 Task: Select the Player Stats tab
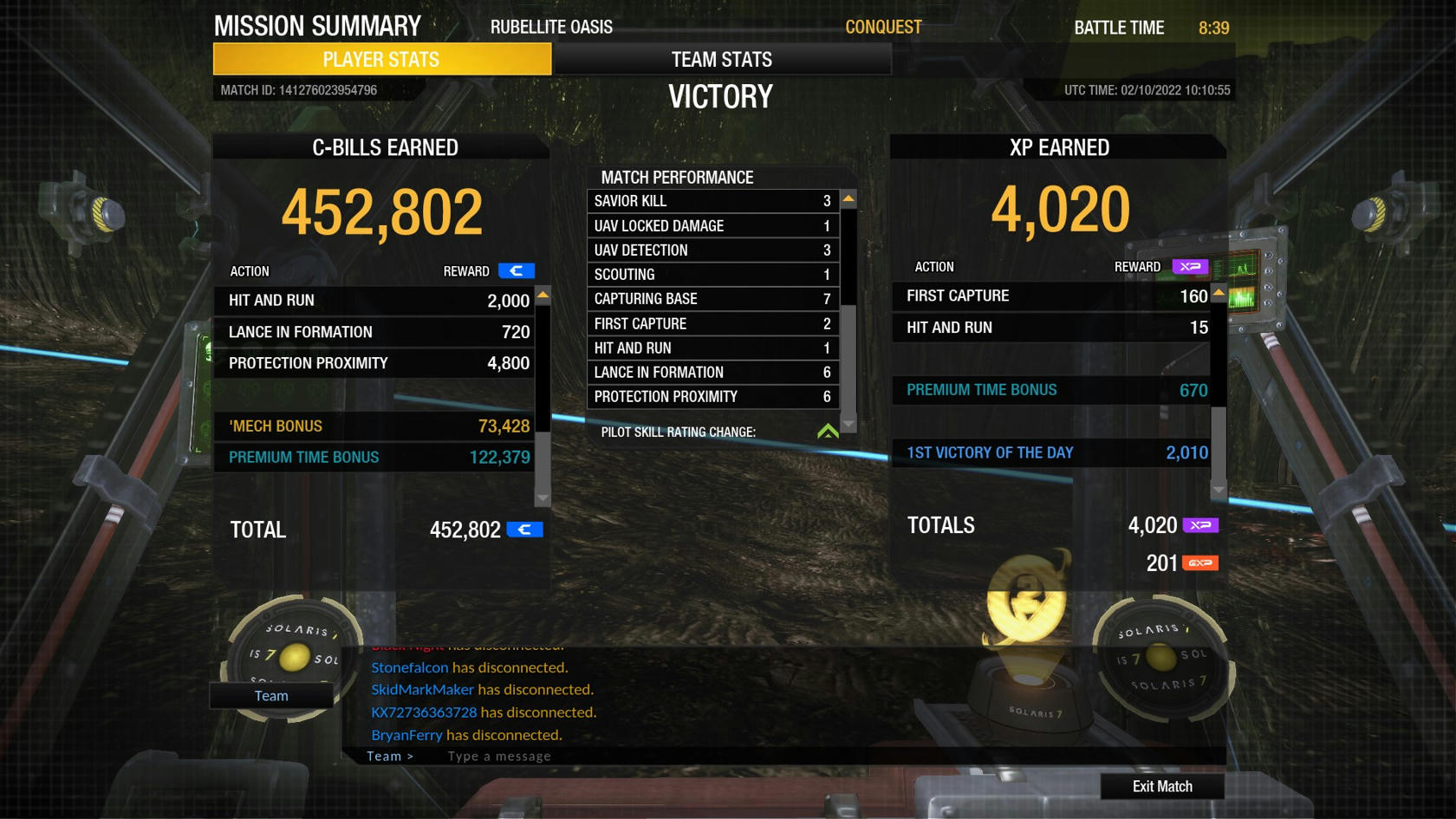tap(381, 59)
